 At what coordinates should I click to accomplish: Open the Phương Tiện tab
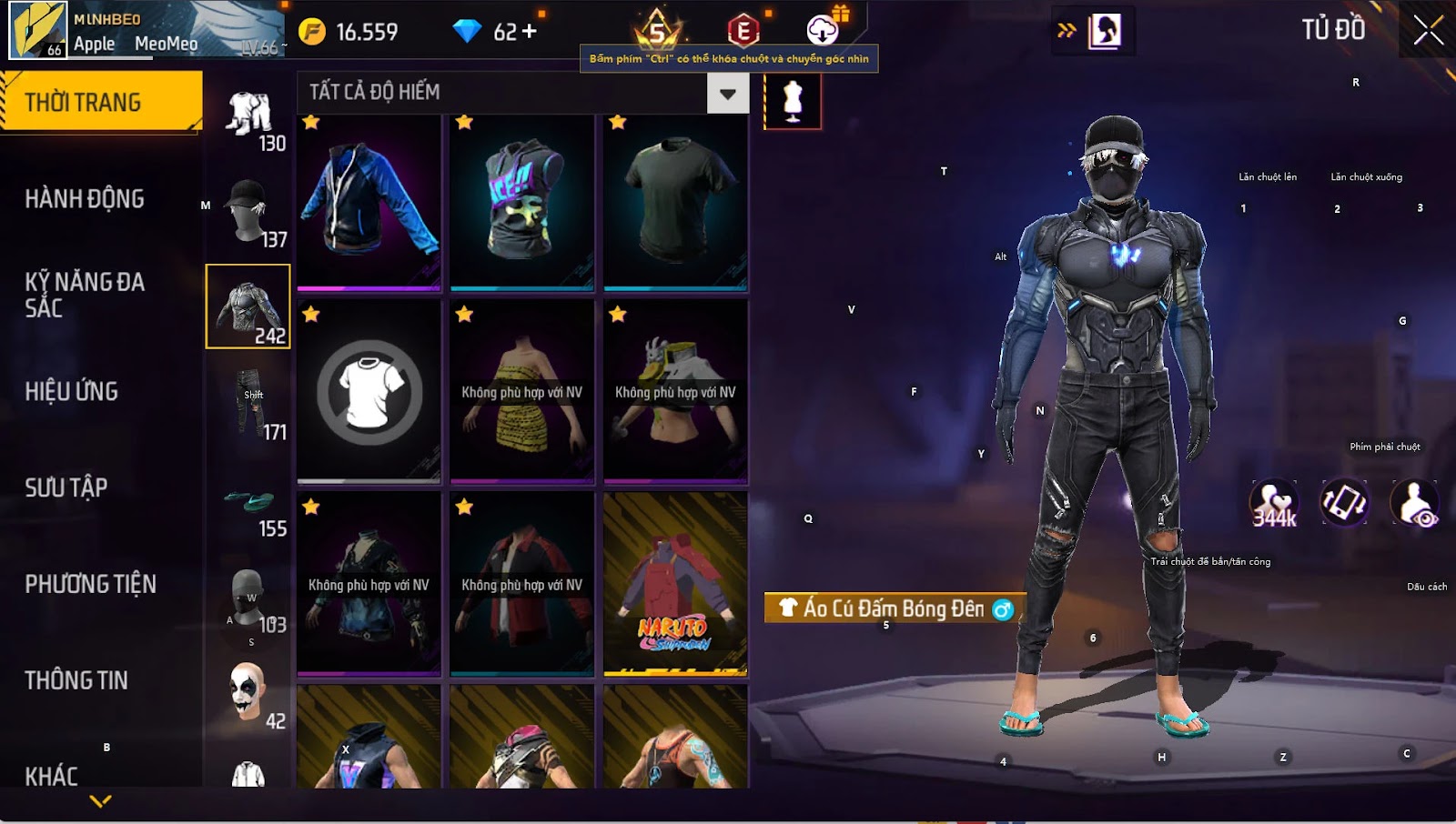tap(90, 584)
